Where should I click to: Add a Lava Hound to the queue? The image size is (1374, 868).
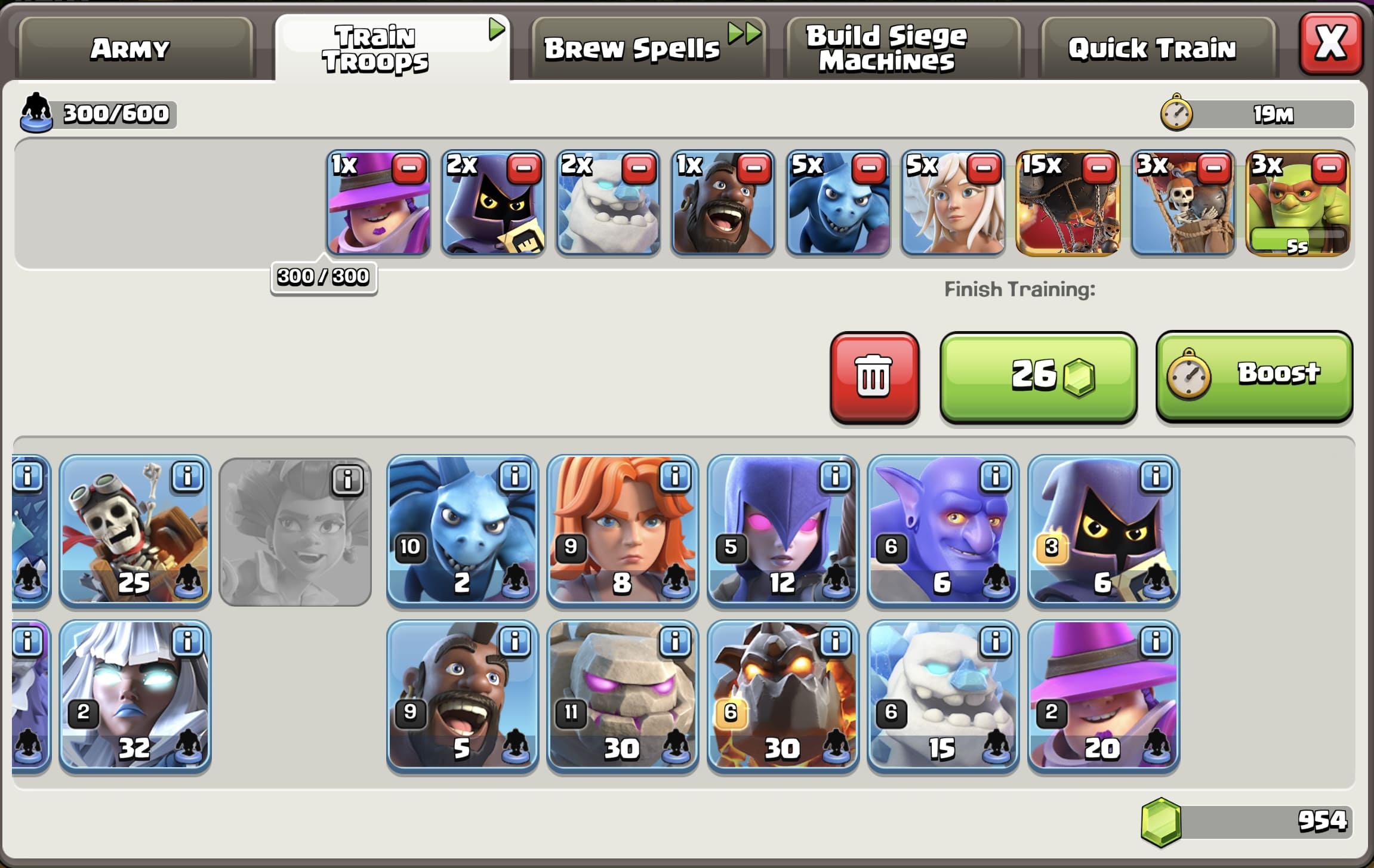point(782,695)
